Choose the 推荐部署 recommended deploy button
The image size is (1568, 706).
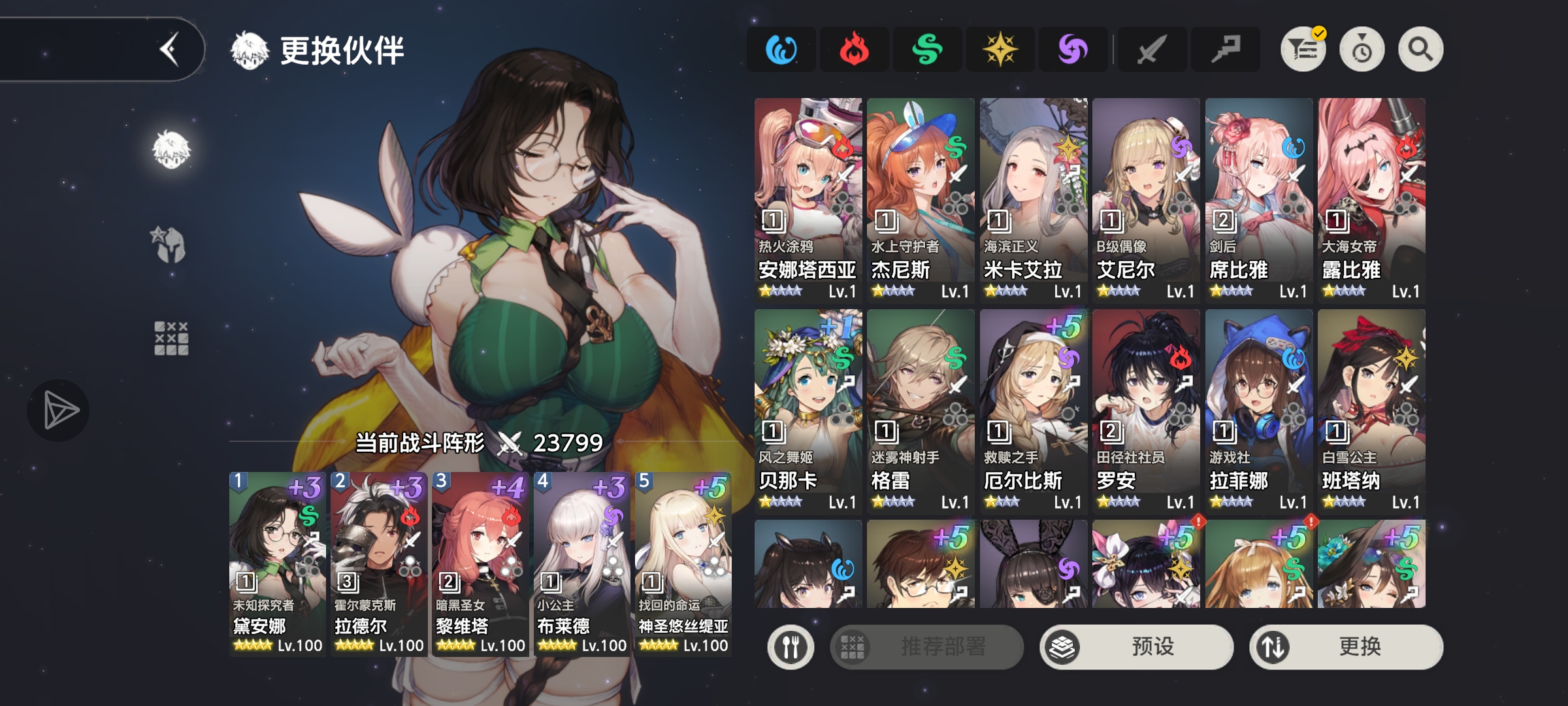(x=926, y=647)
